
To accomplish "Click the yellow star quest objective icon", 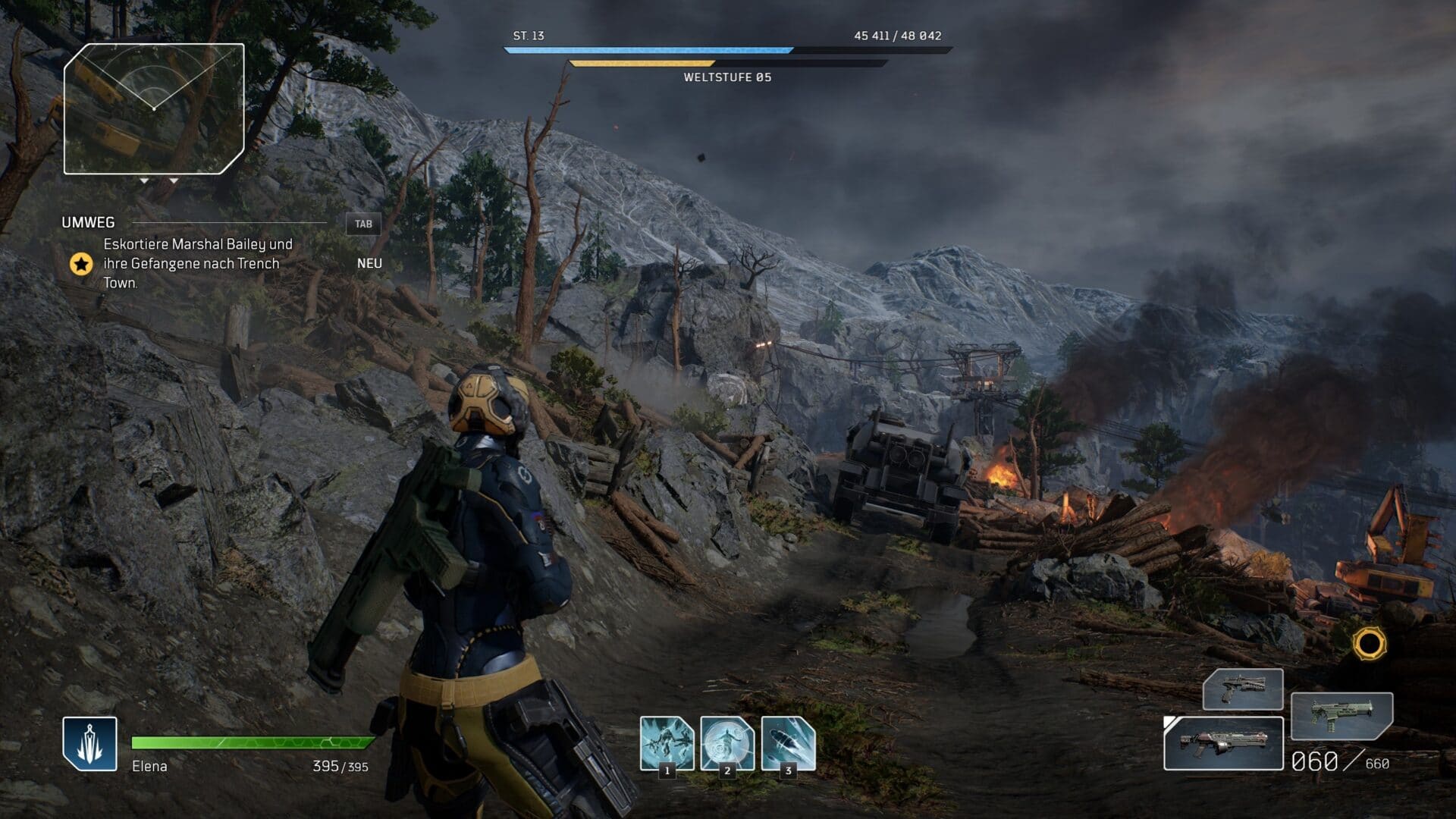I will tap(81, 264).
